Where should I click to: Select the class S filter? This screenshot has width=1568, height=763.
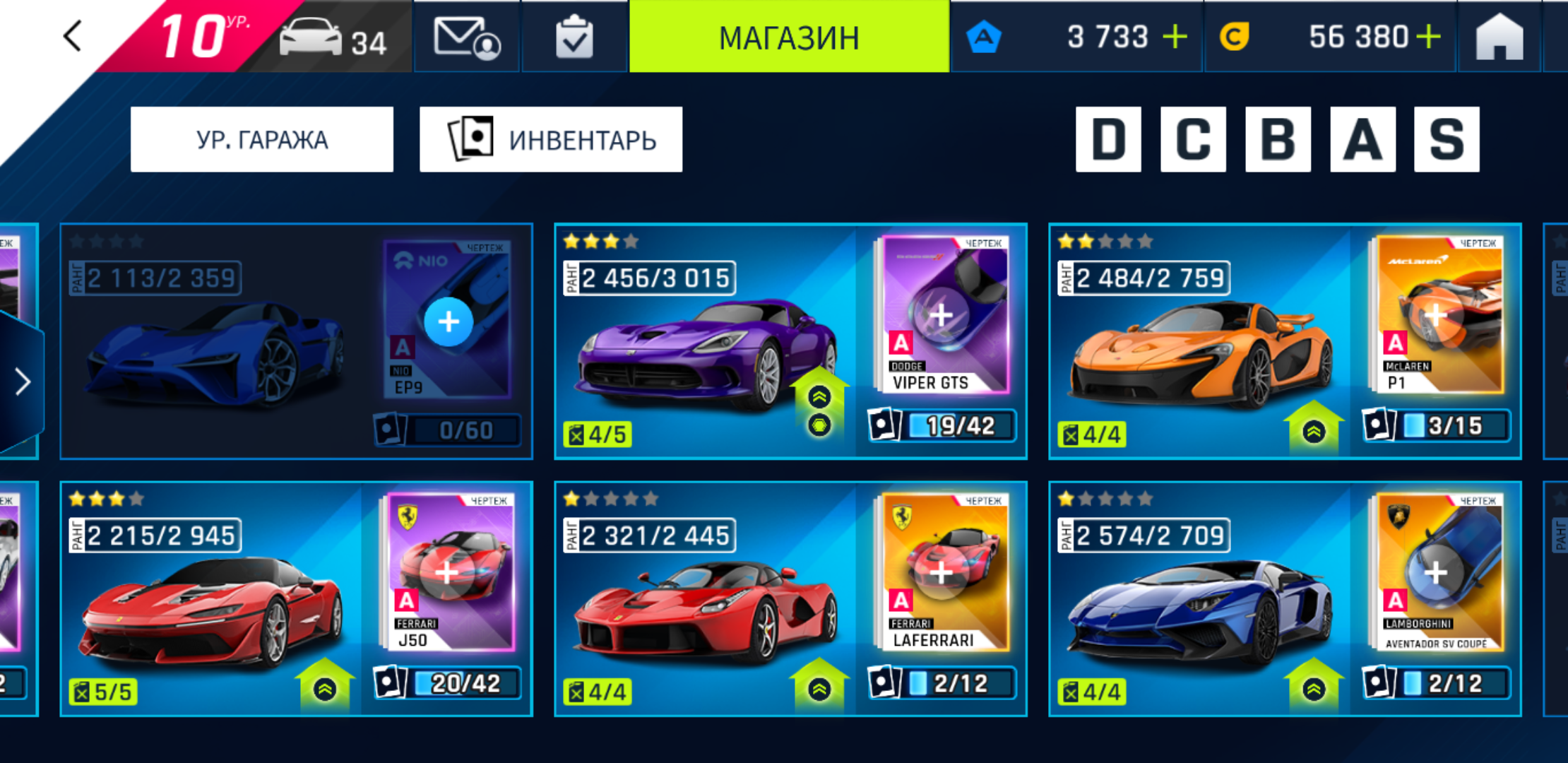(1447, 139)
